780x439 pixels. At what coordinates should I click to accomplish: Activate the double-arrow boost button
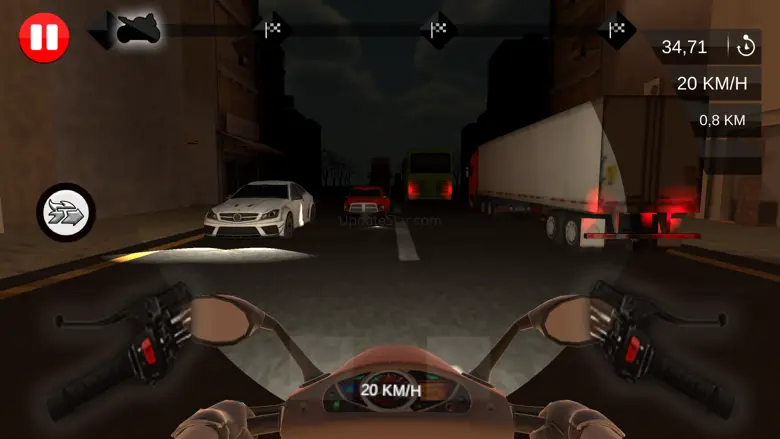(x=66, y=212)
